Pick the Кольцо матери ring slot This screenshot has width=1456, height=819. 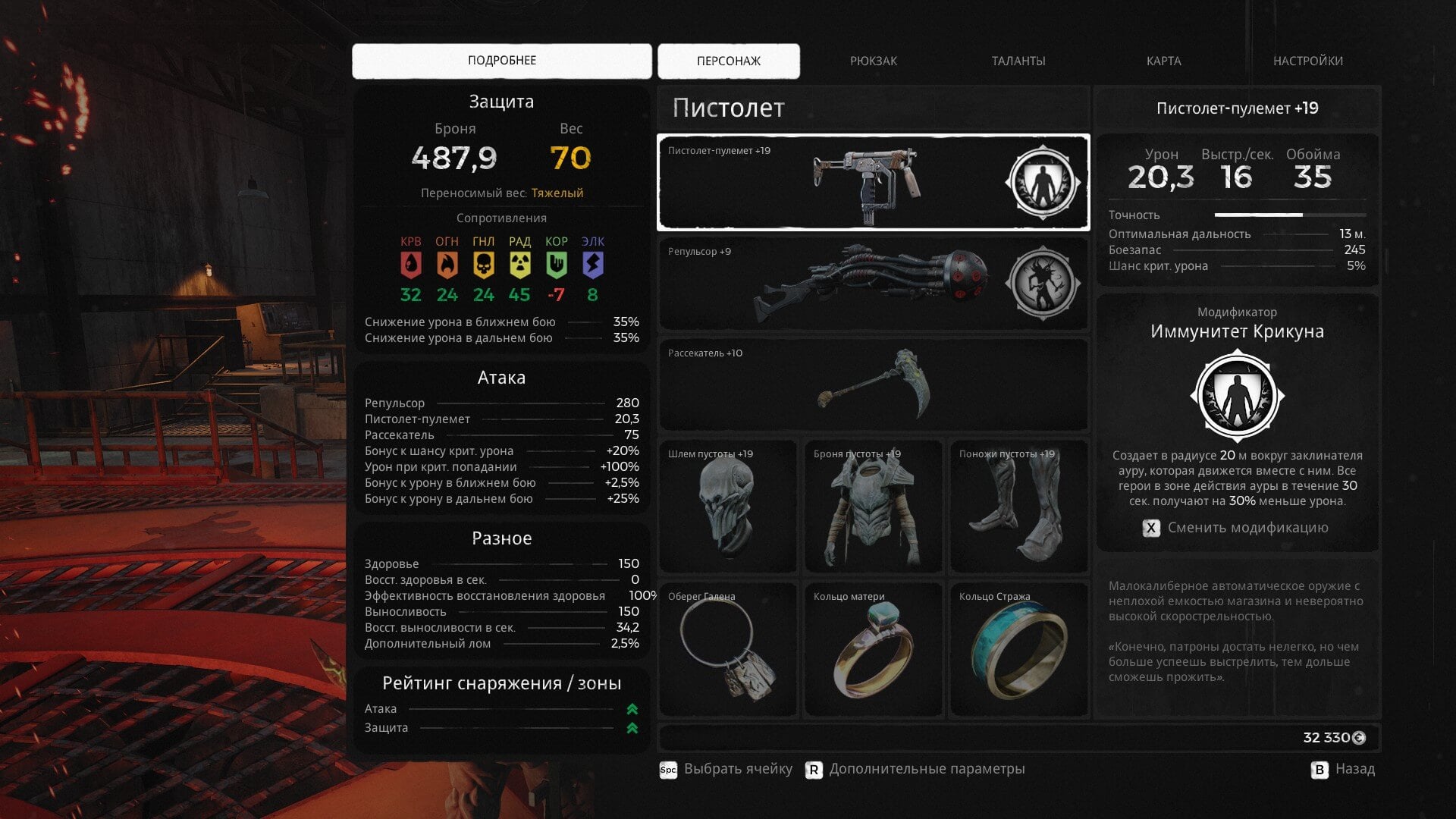pos(873,649)
